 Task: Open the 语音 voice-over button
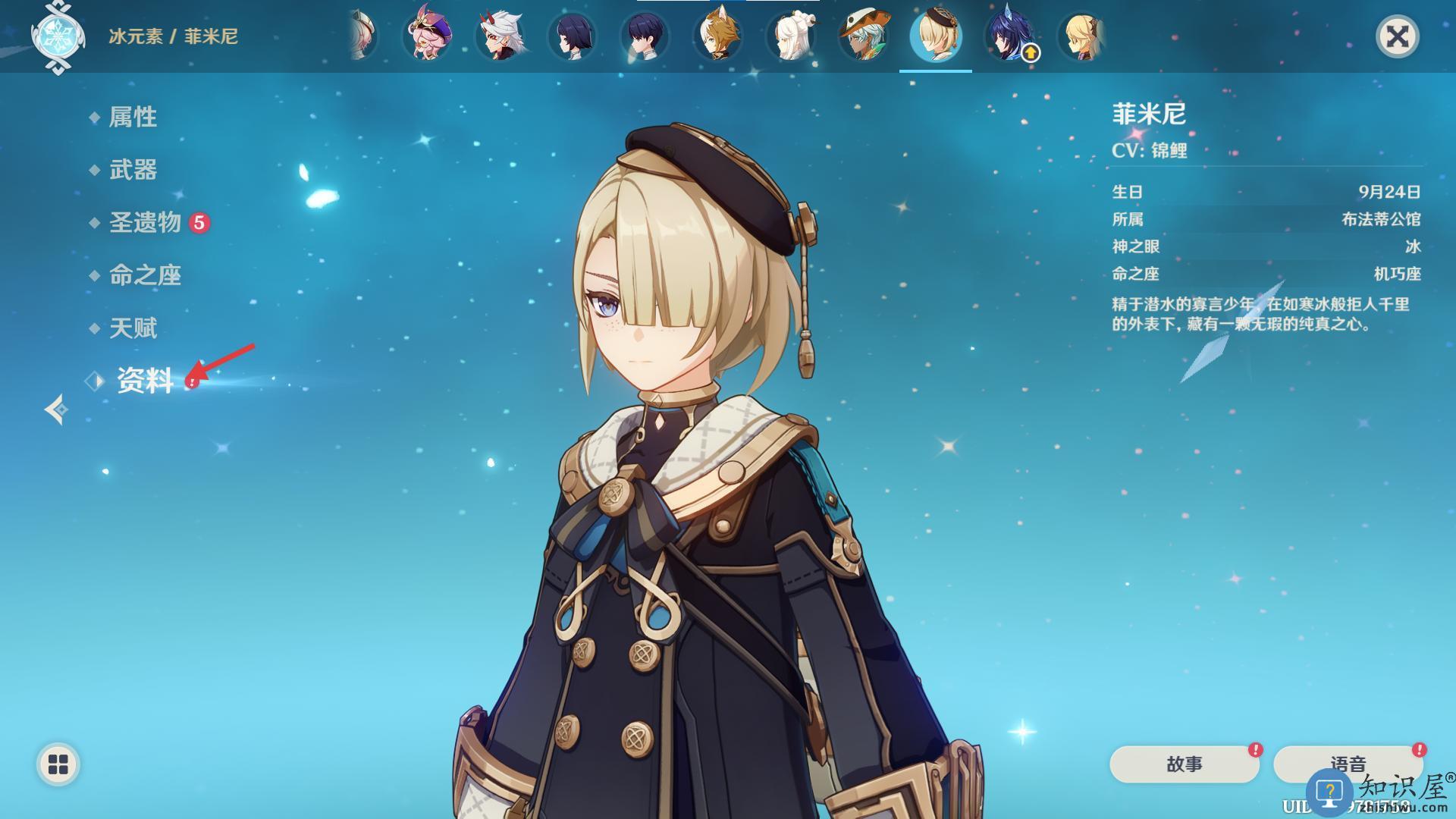pos(1348,764)
